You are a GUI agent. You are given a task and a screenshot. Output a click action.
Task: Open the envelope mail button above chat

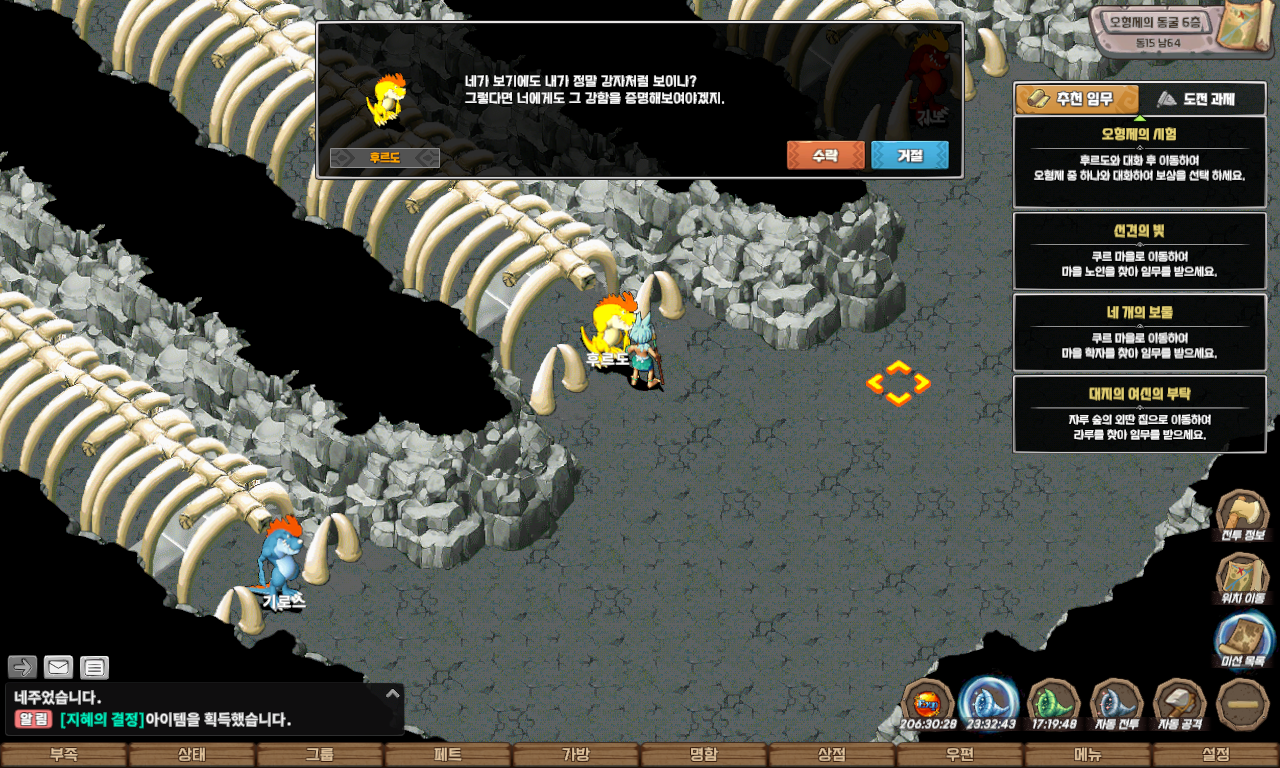coord(58,667)
